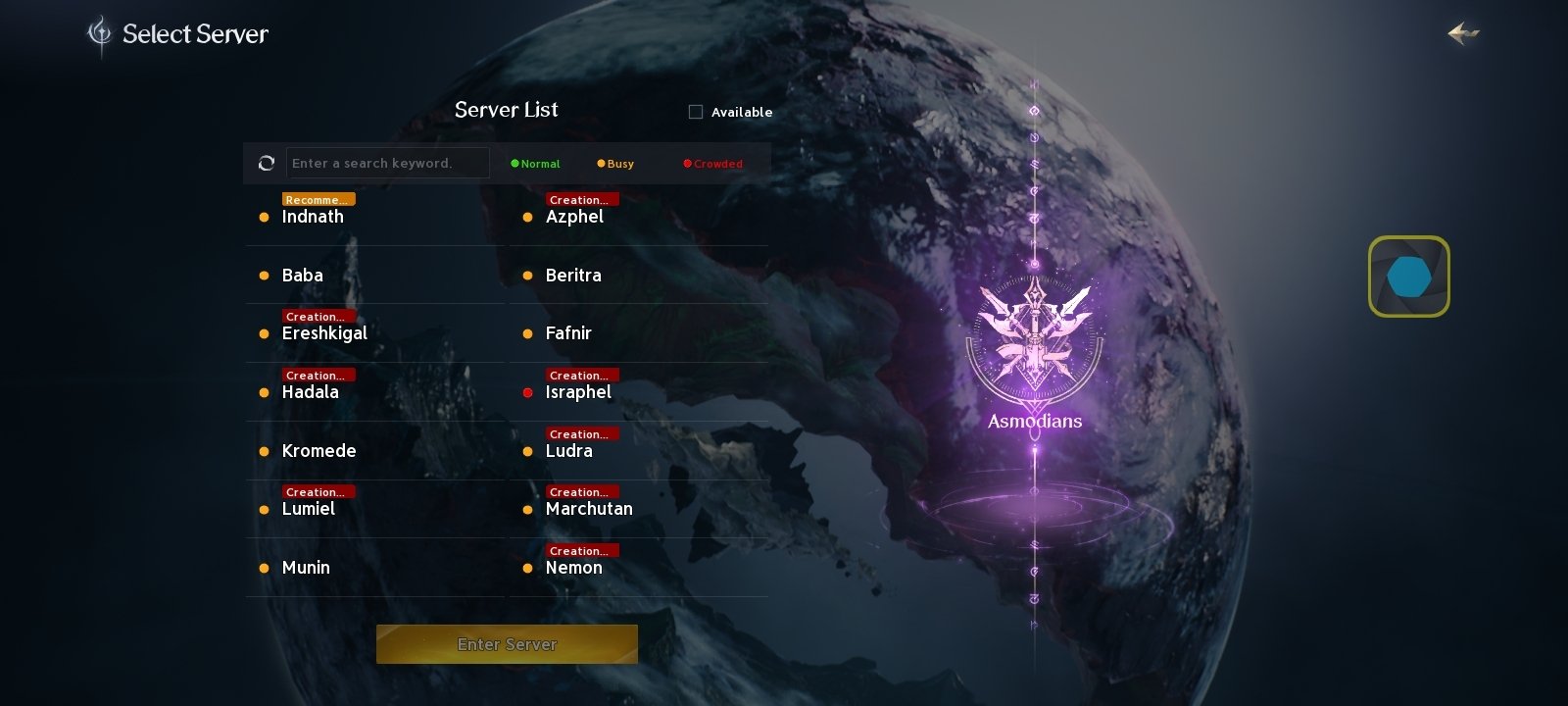Toggle the Available checkbox
The width and height of the screenshot is (1568, 706).
[696, 112]
